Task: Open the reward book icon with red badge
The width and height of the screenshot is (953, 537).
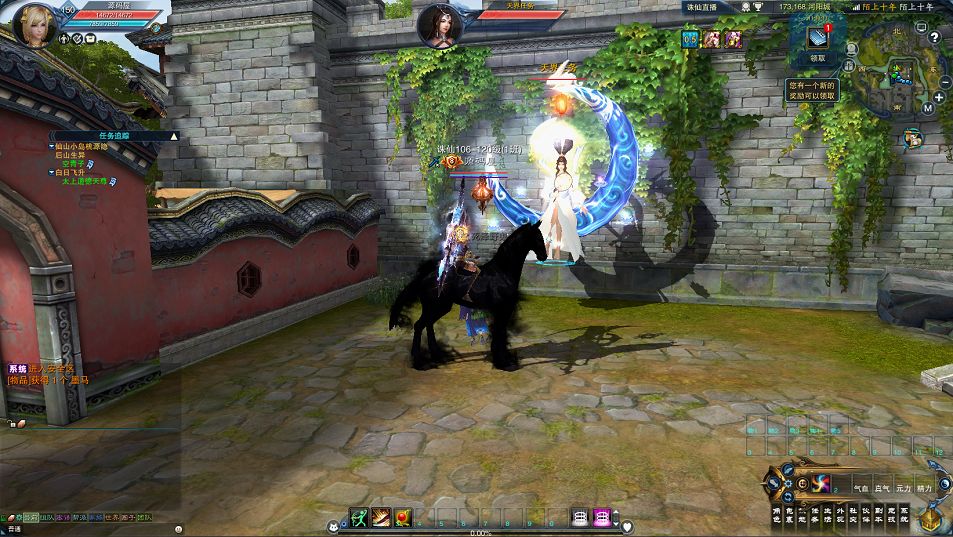Action: click(x=818, y=36)
